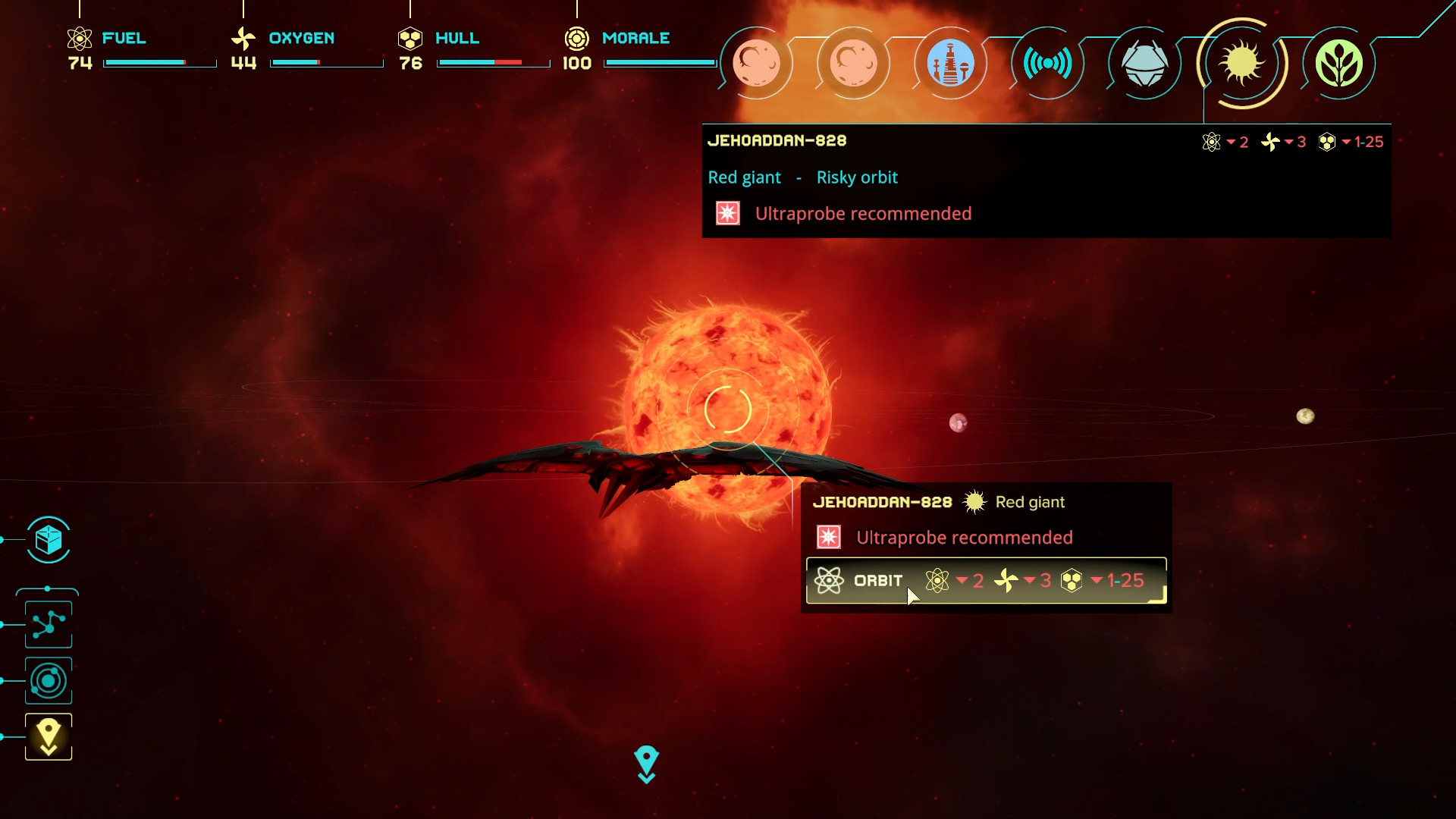Click the waypoint pin marker at screen bottom

[x=646, y=762]
